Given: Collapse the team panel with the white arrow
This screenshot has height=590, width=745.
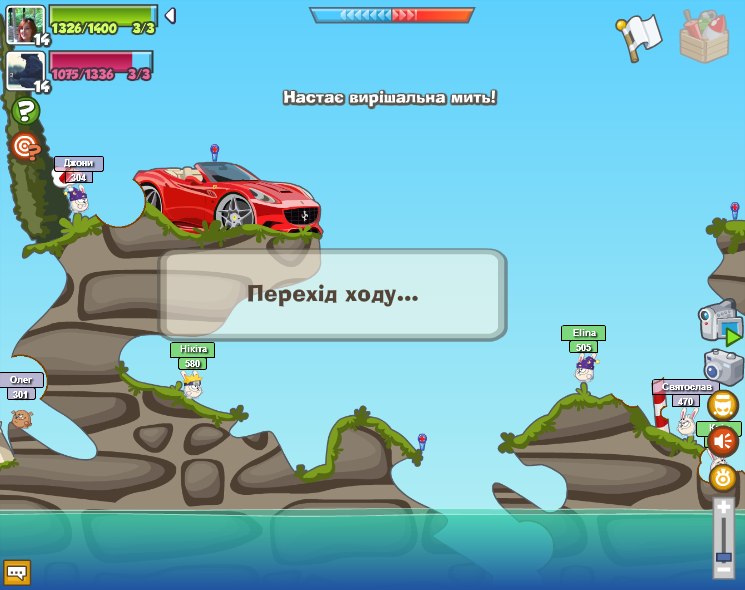Looking at the screenshot, I should (170, 15).
